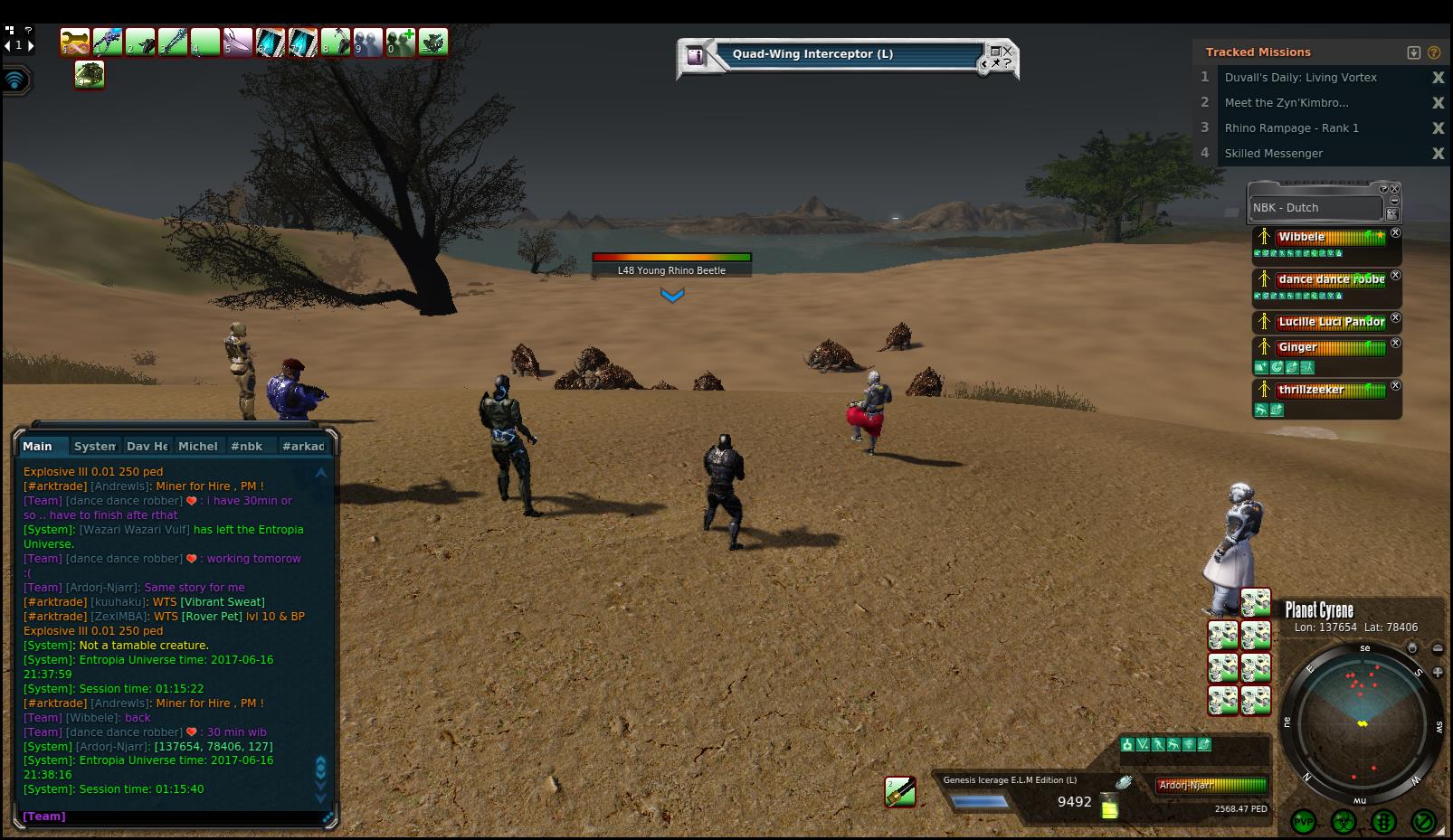
Task: Switch to the System chat tab
Action: 94,447
